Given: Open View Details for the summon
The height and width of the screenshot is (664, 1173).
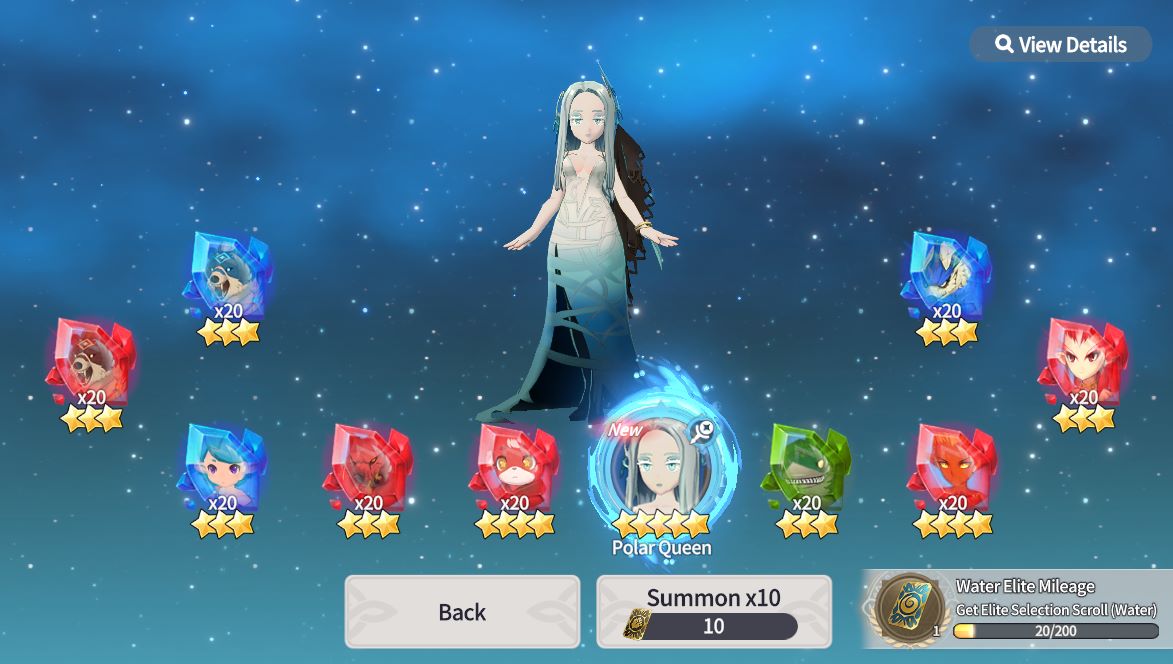Looking at the screenshot, I should click(1061, 45).
